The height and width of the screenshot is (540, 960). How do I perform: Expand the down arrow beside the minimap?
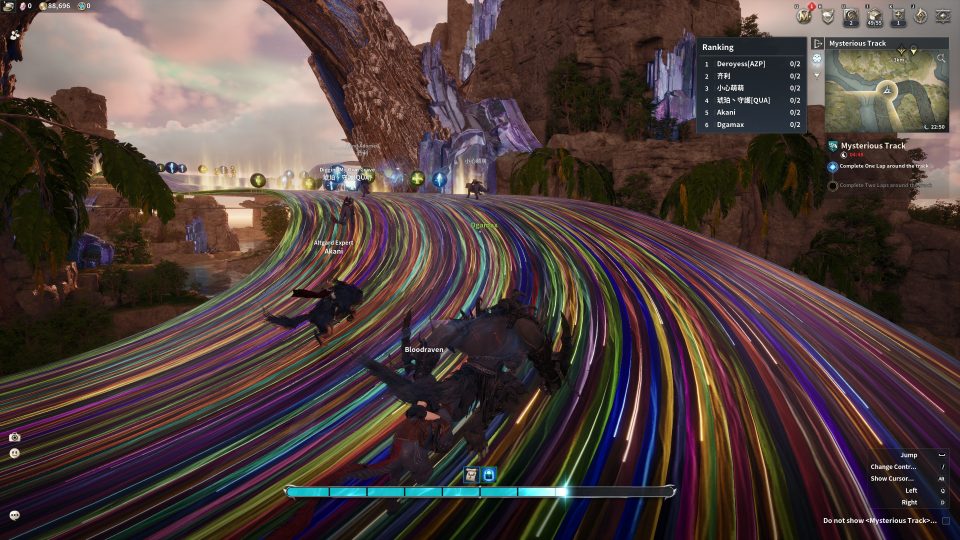[x=817, y=75]
